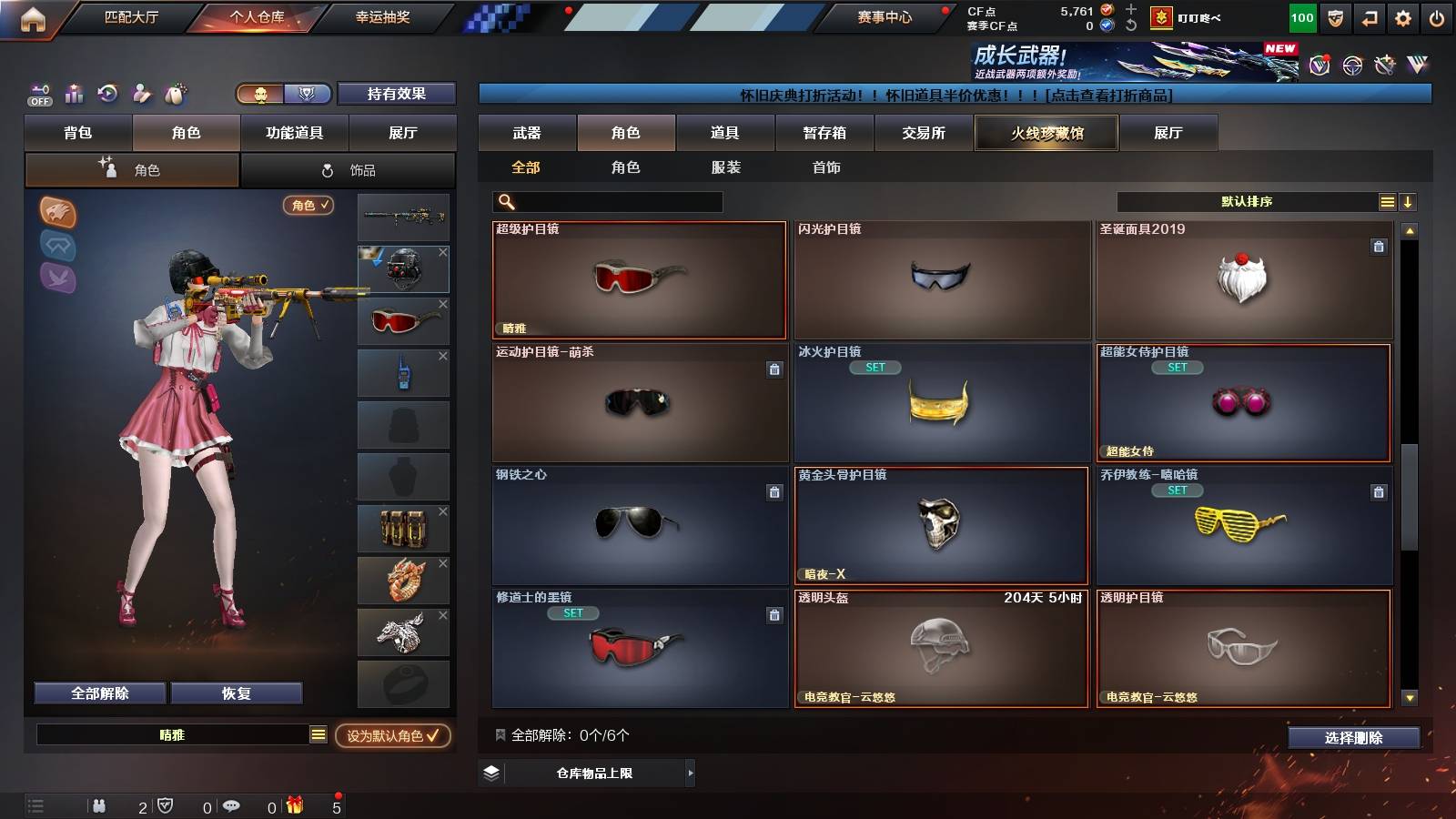Toggle the OFF key switch
Screen dimensions: 1456x819
[x=38, y=94]
